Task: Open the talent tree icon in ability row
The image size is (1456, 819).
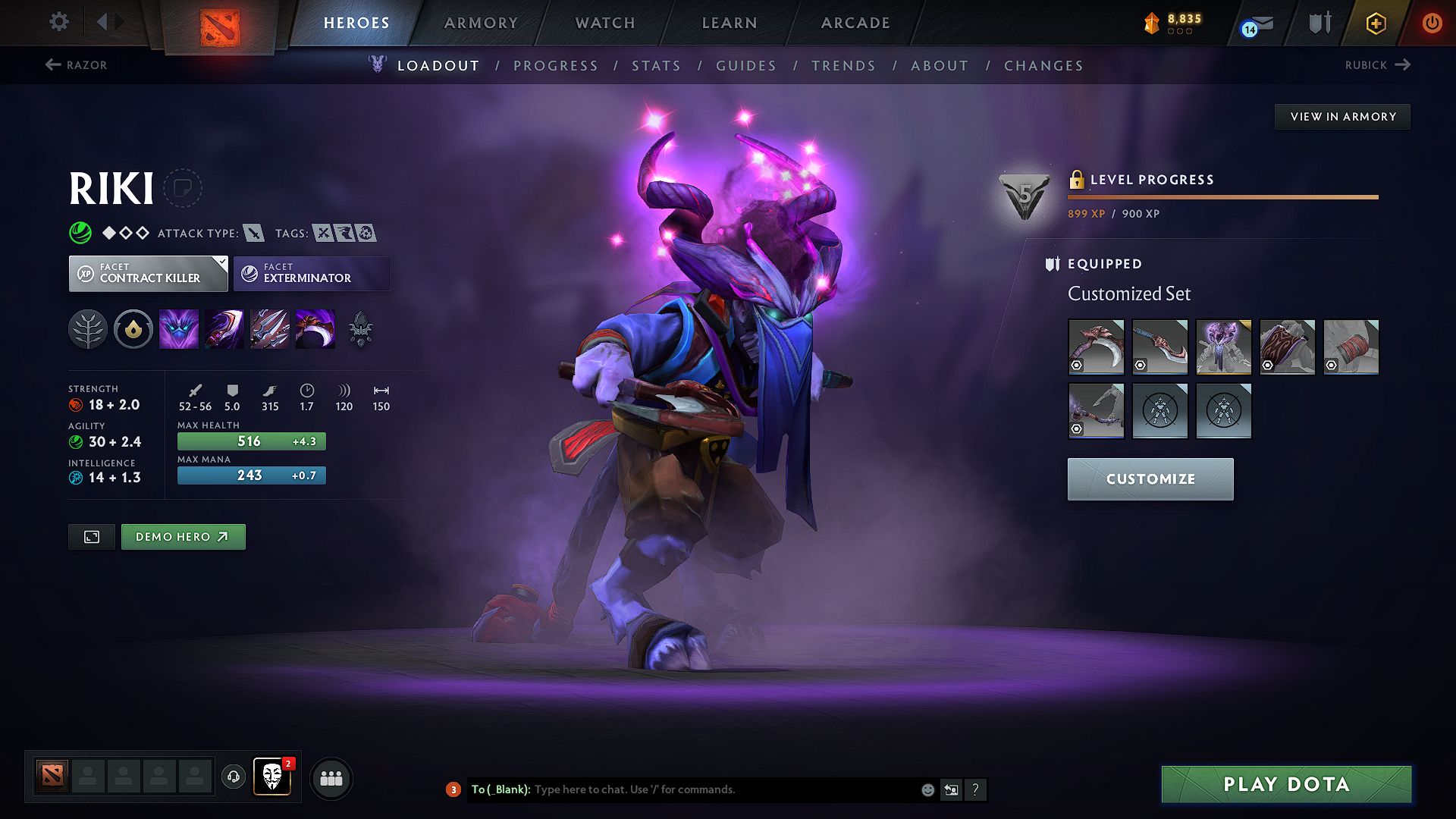Action: tap(88, 329)
